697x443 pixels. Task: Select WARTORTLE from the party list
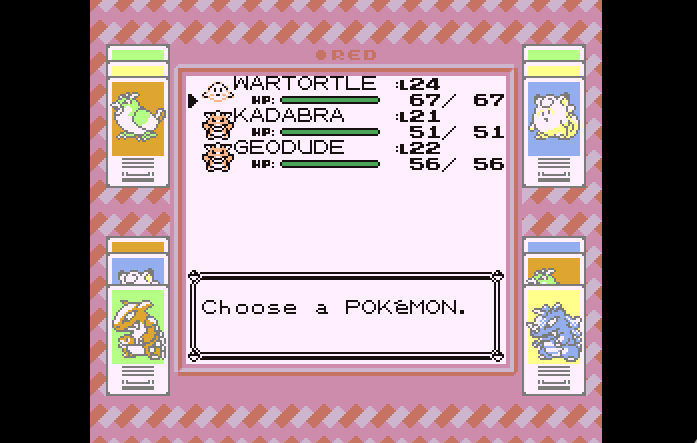pos(304,84)
